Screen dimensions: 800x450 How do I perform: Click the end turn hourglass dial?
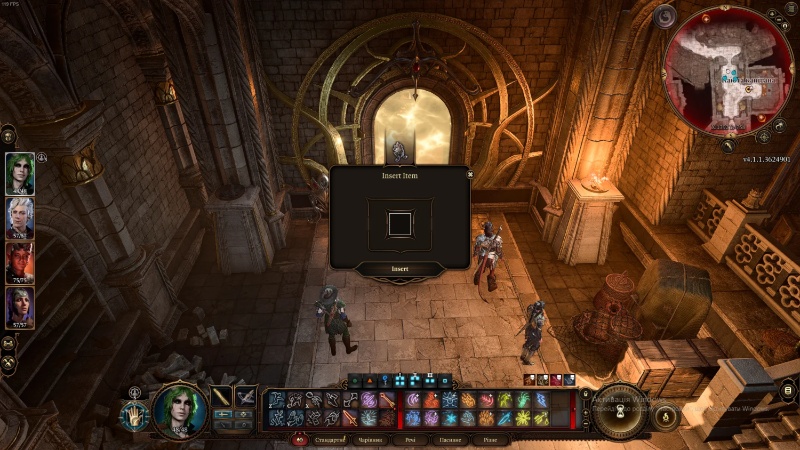617,410
